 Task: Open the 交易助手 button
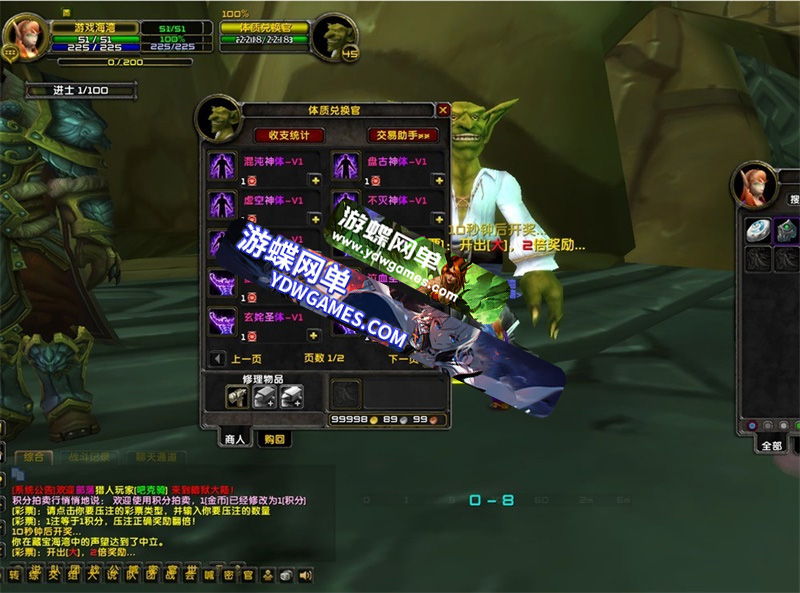click(403, 135)
